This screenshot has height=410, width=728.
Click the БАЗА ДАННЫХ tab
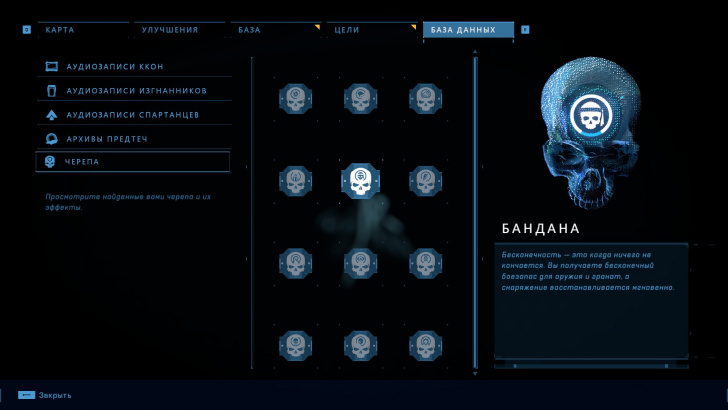point(467,30)
